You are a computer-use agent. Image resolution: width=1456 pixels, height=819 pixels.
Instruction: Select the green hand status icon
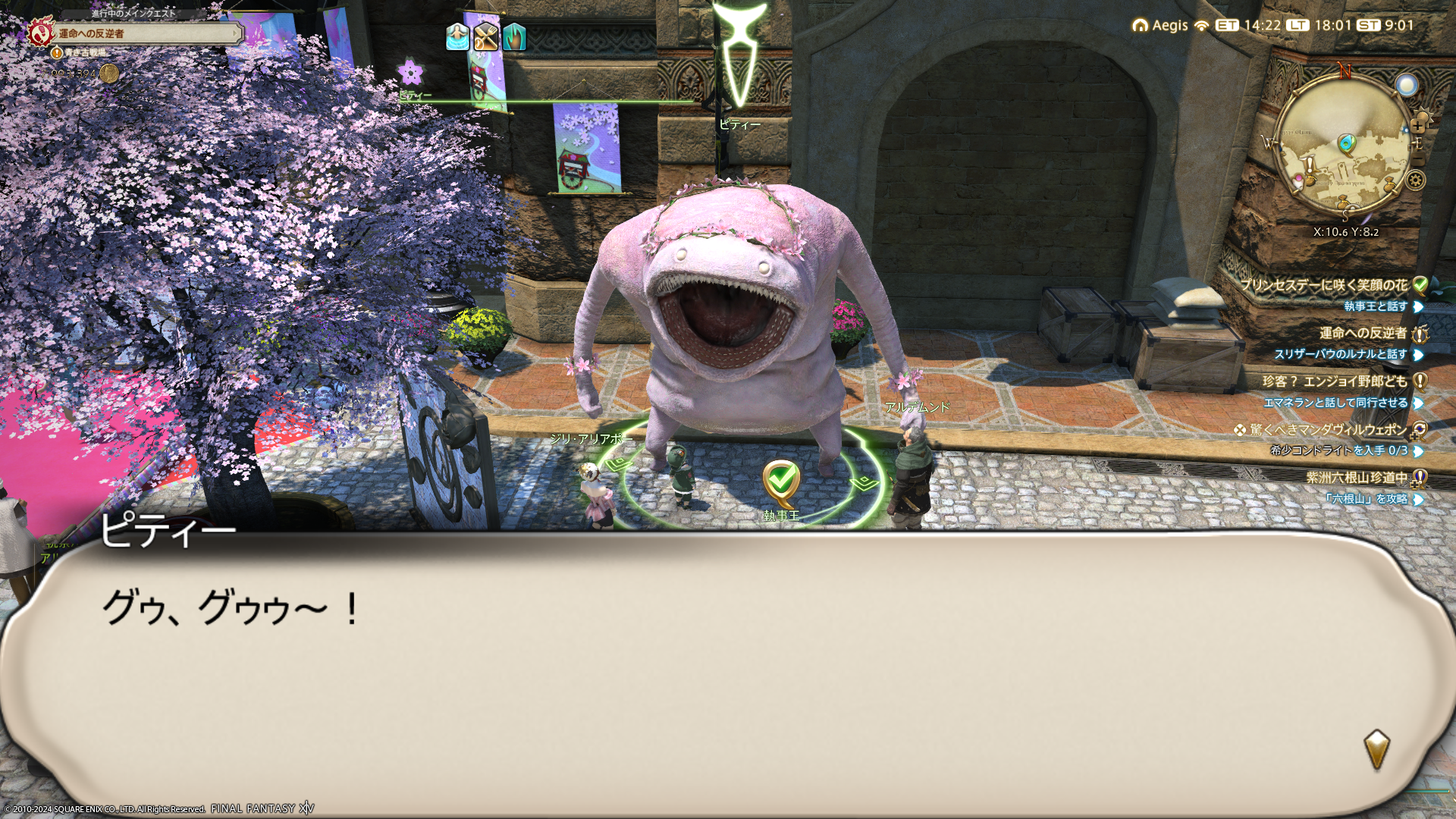tap(514, 36)
